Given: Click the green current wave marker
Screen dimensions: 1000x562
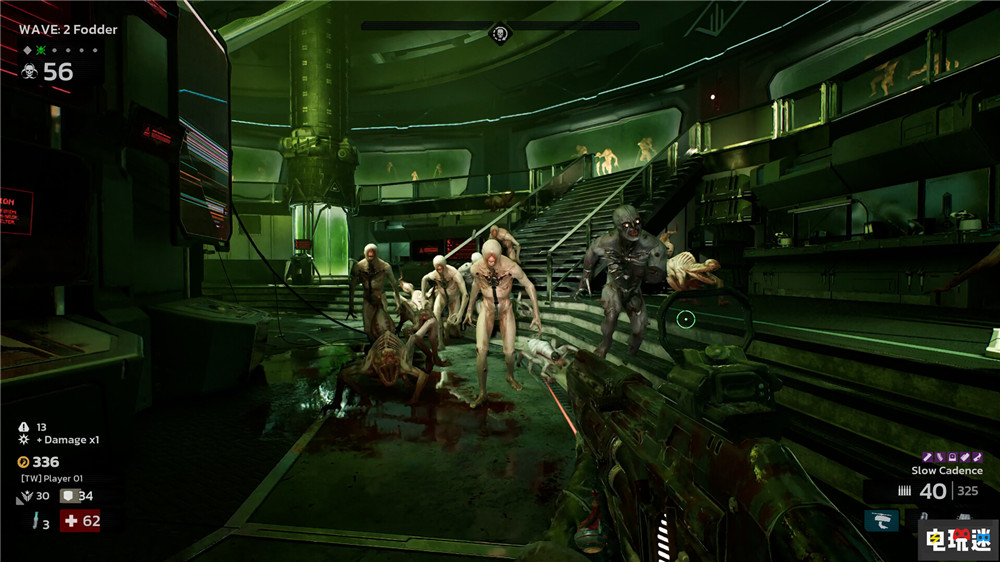Looking at the screenshot, I should coord(41,50).
